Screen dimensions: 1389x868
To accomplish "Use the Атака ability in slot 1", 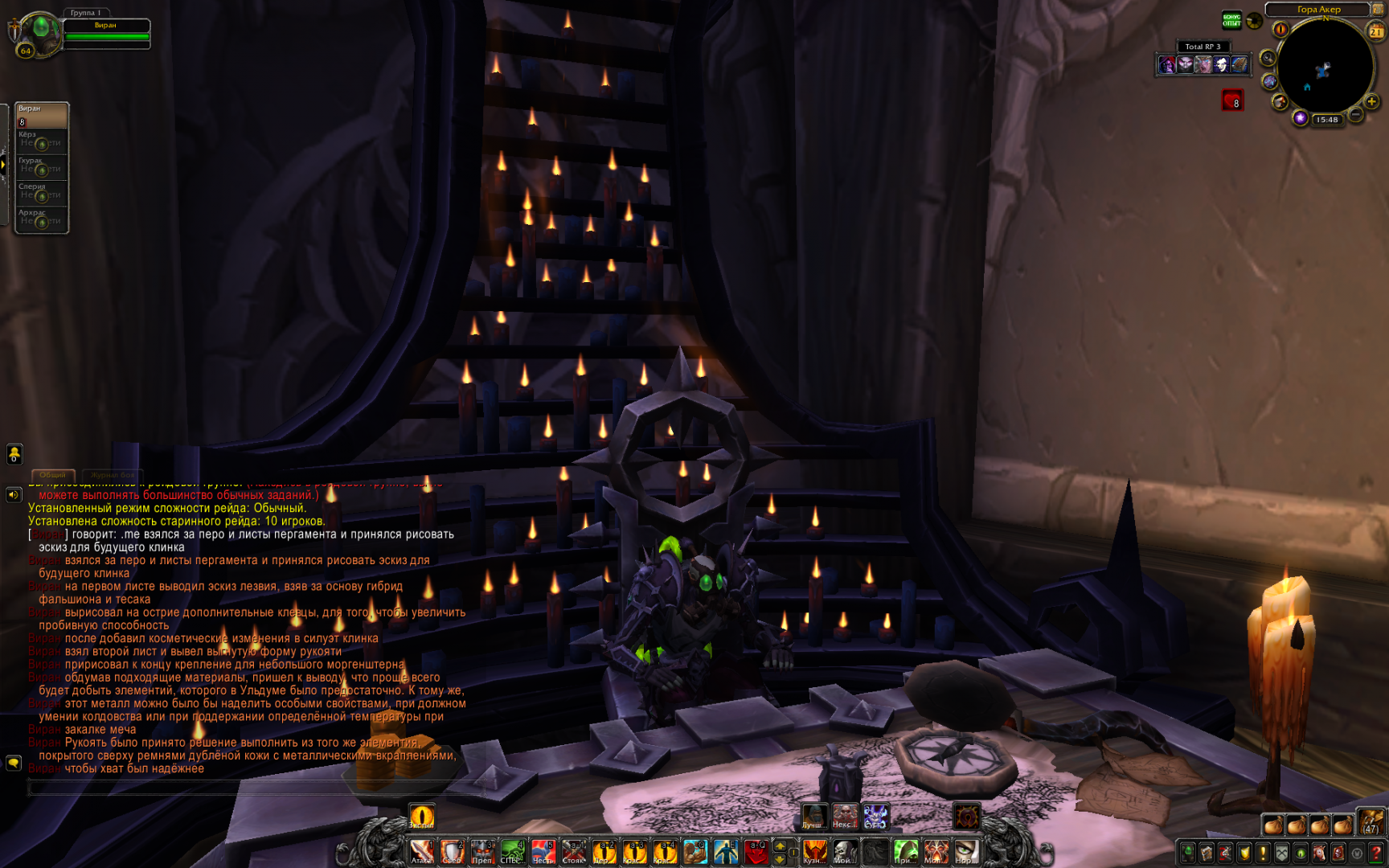I will 421,853.
